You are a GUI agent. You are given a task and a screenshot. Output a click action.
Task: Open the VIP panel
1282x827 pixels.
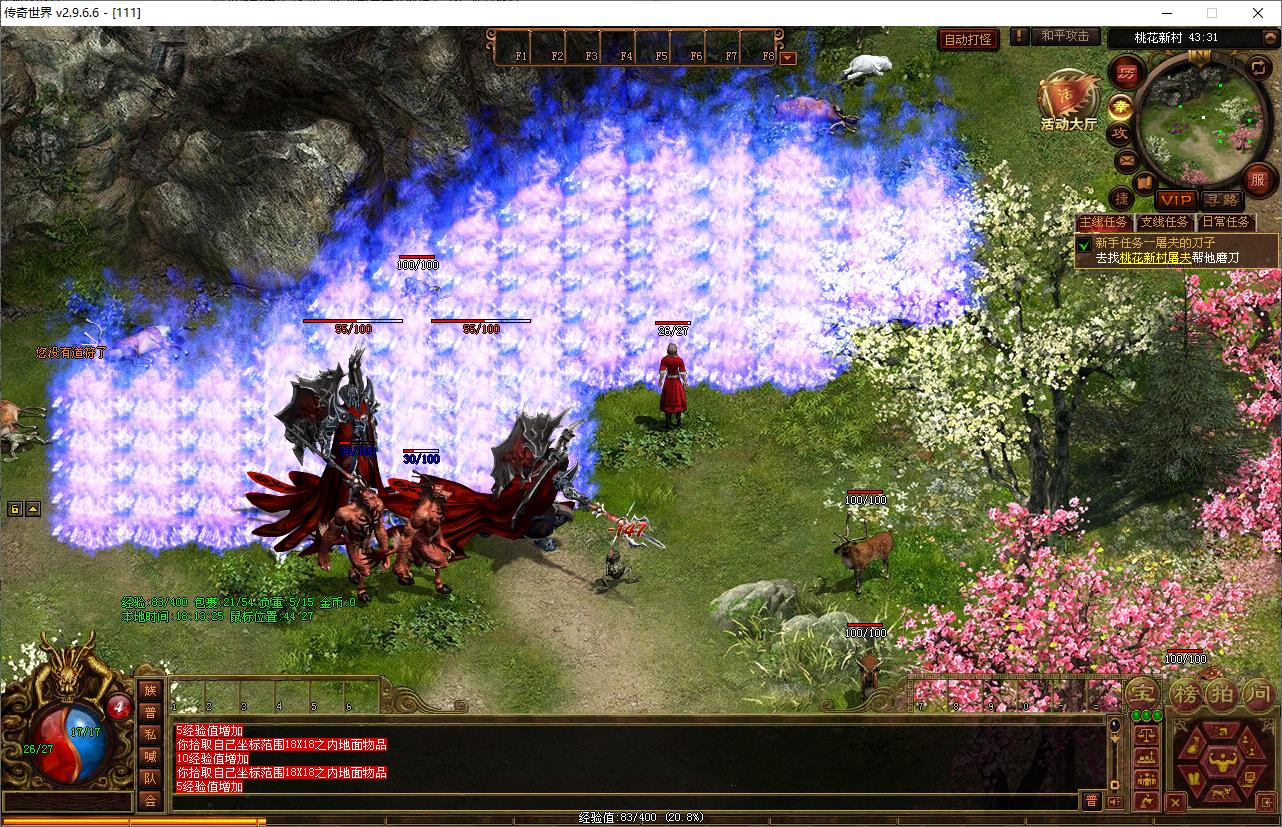[x=1177, y=200]
